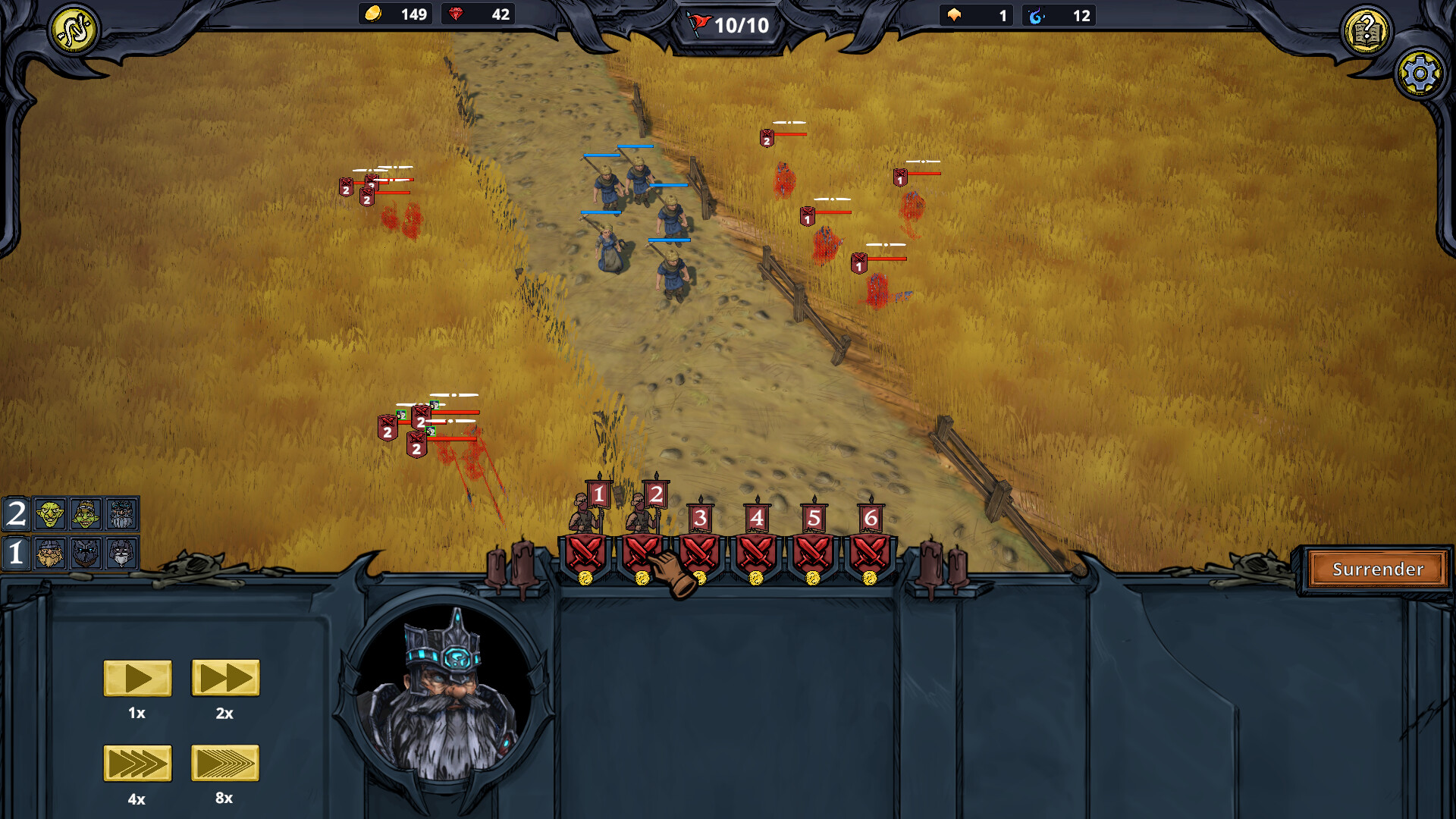Click the red gem counter showing 42
The height and width of the screenshot is (819, 1456).
pyautogui.click(x=477, y=13)
